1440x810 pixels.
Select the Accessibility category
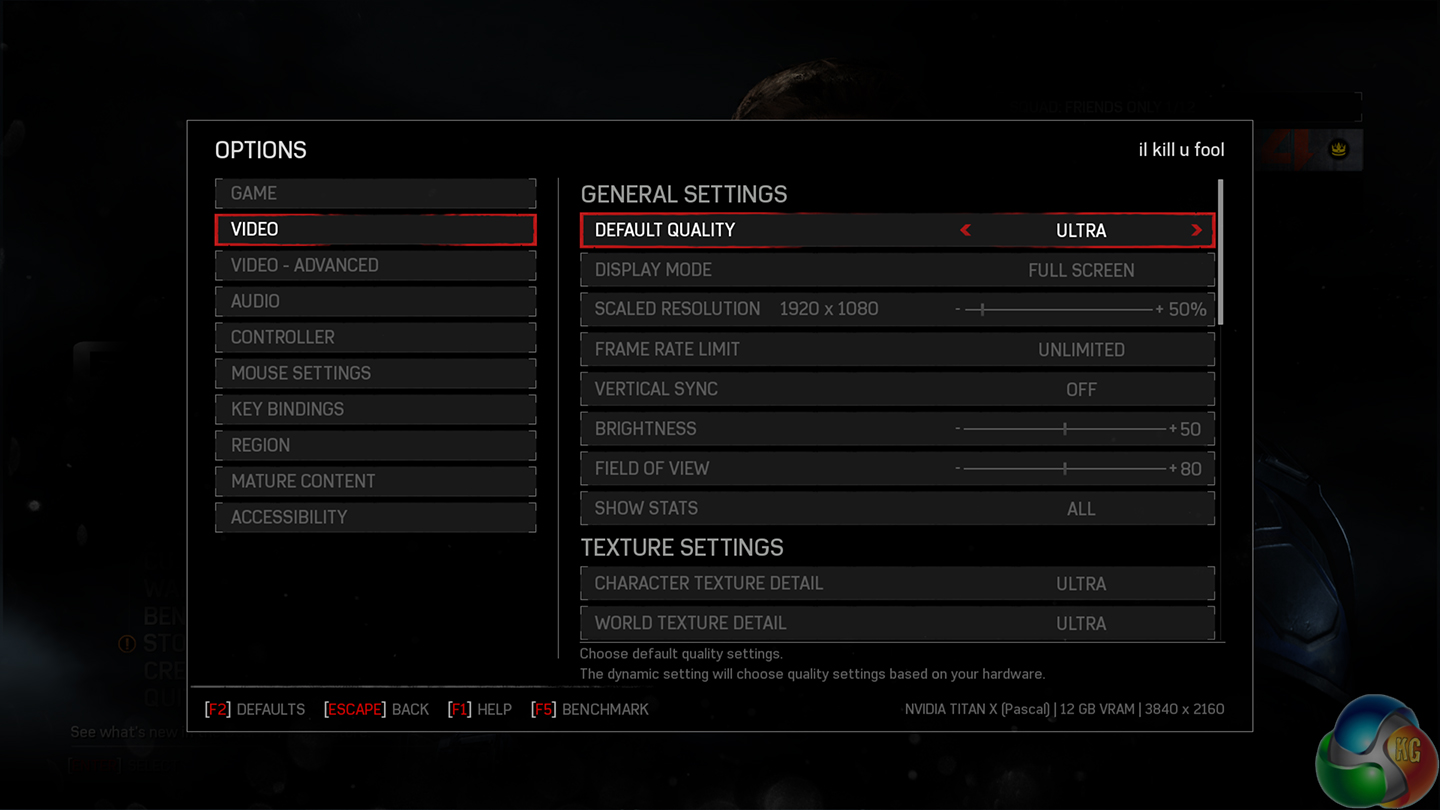point(375,517)
